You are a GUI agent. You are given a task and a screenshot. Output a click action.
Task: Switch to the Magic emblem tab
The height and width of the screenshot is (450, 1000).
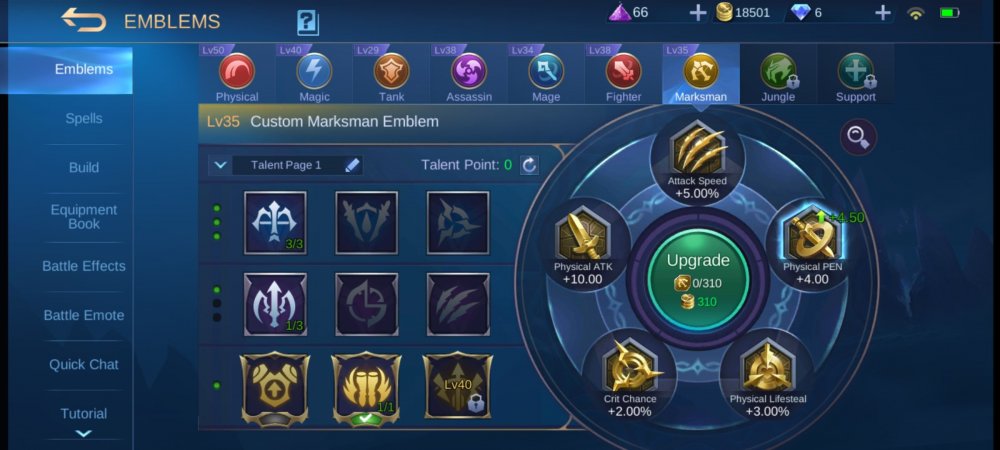pos(314,75)
